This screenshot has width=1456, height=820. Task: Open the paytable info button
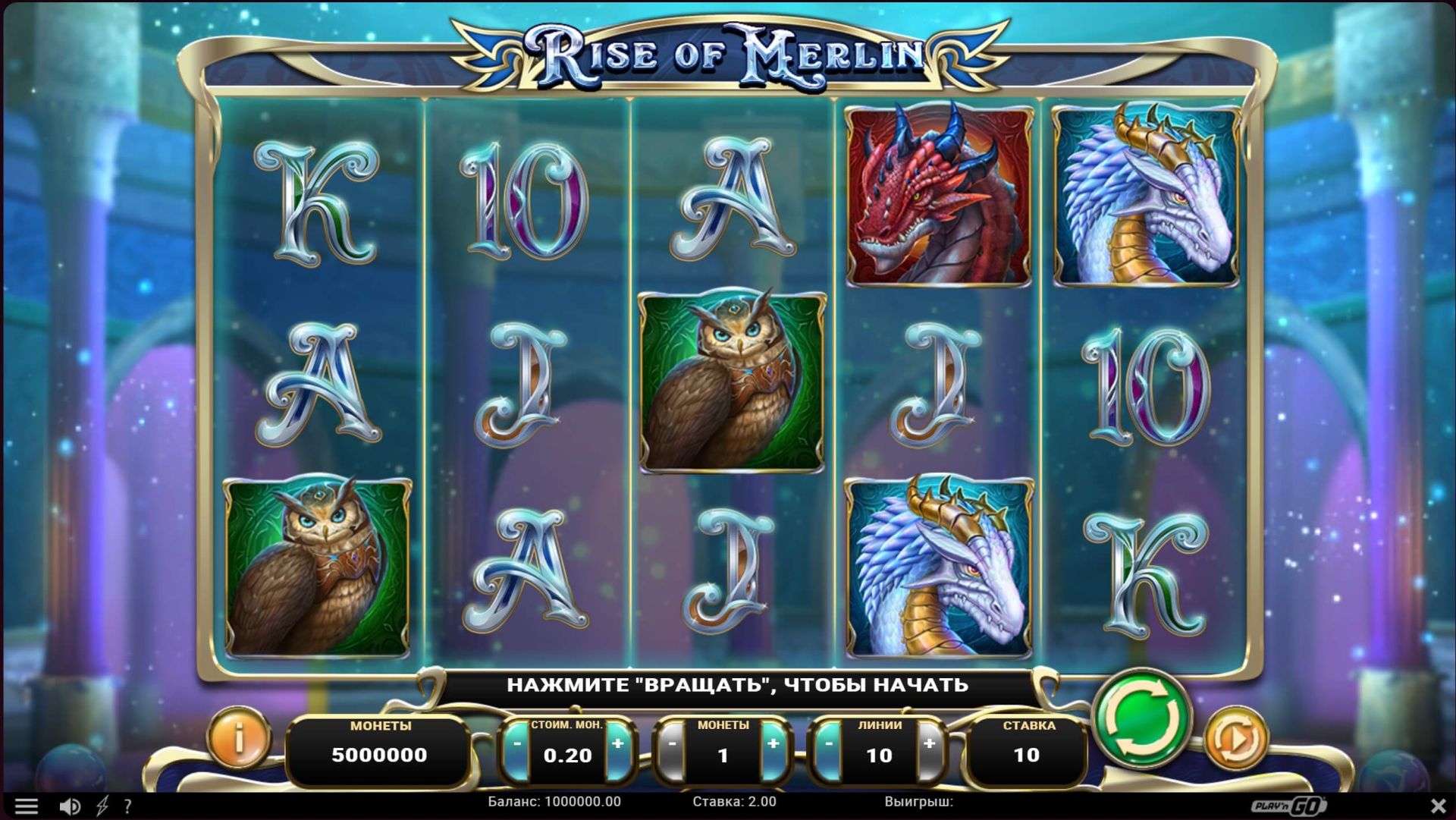coord(239,737)
